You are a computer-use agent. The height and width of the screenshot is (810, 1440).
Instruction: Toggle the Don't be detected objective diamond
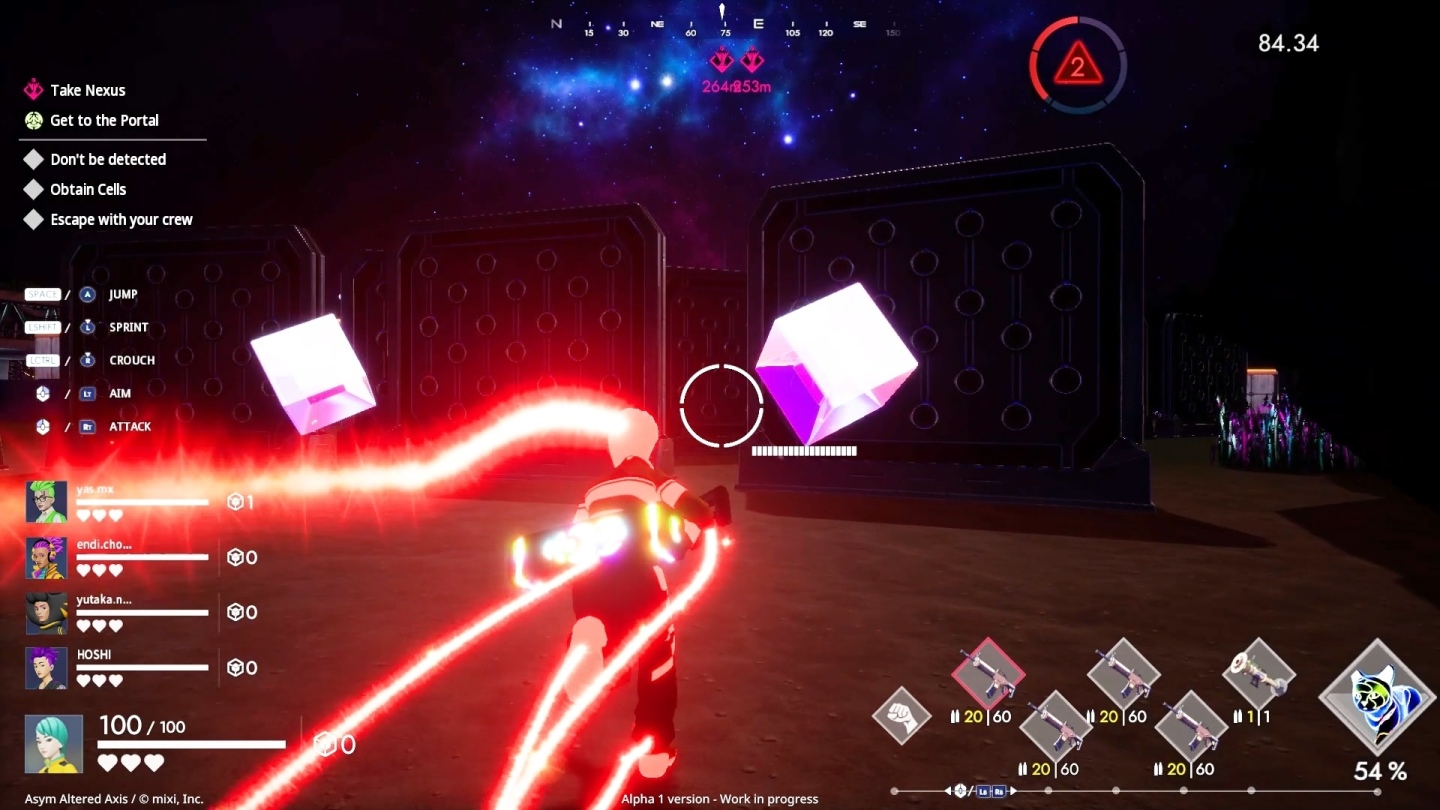33,159
